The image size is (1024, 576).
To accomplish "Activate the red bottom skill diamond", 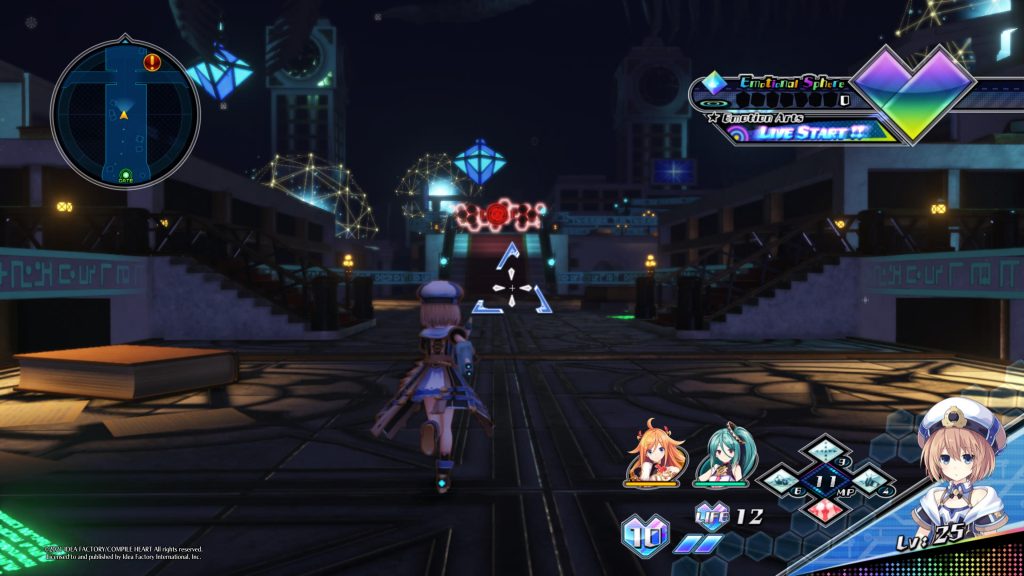I will pyautogui.click(x=826, y=508).
